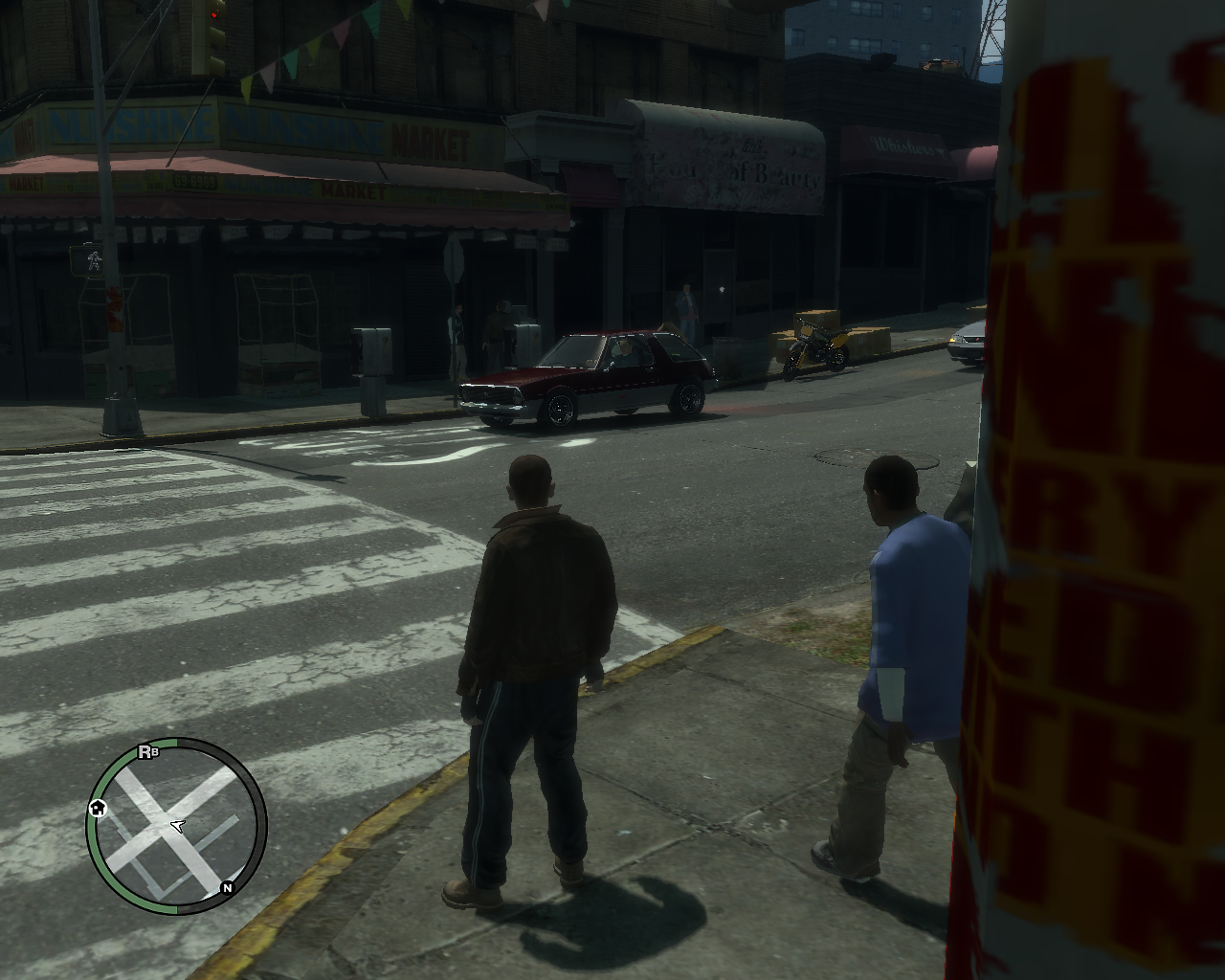Click the R blip on the radar edge

tap(145, 751)
